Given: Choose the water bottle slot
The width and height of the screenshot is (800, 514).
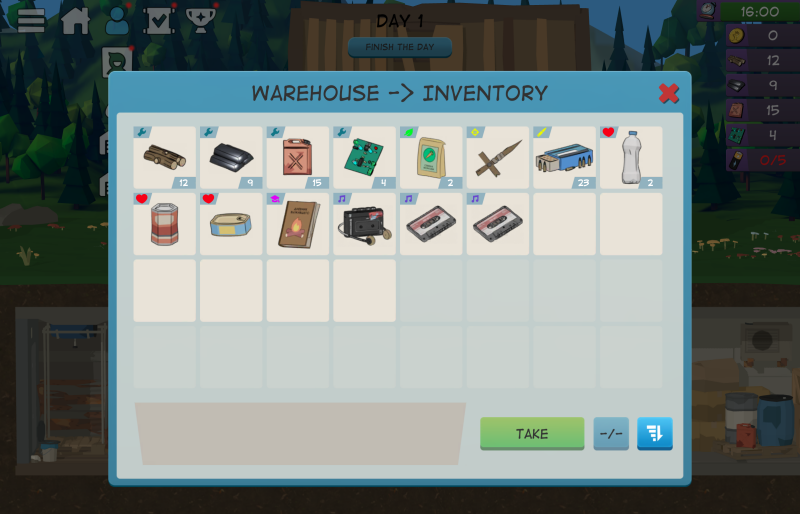Looking at the screenshot, I should (631, 158).
